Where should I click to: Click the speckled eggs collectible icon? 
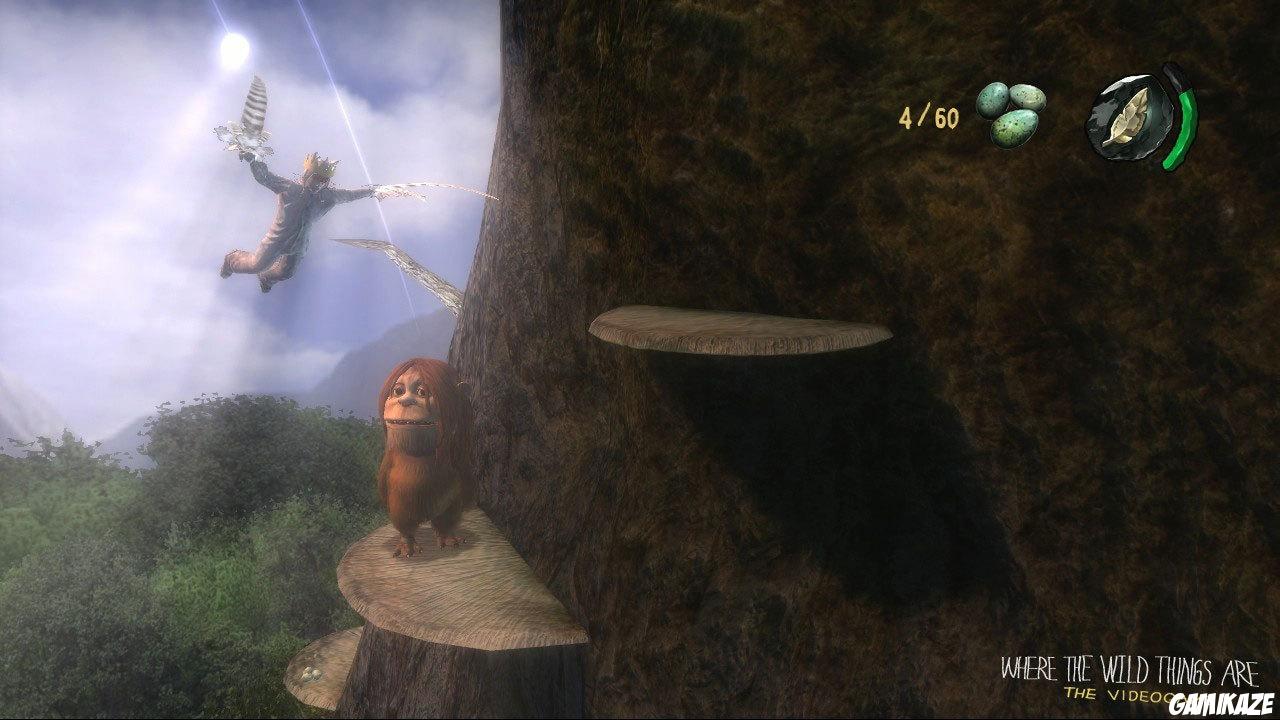(1010, 112)
